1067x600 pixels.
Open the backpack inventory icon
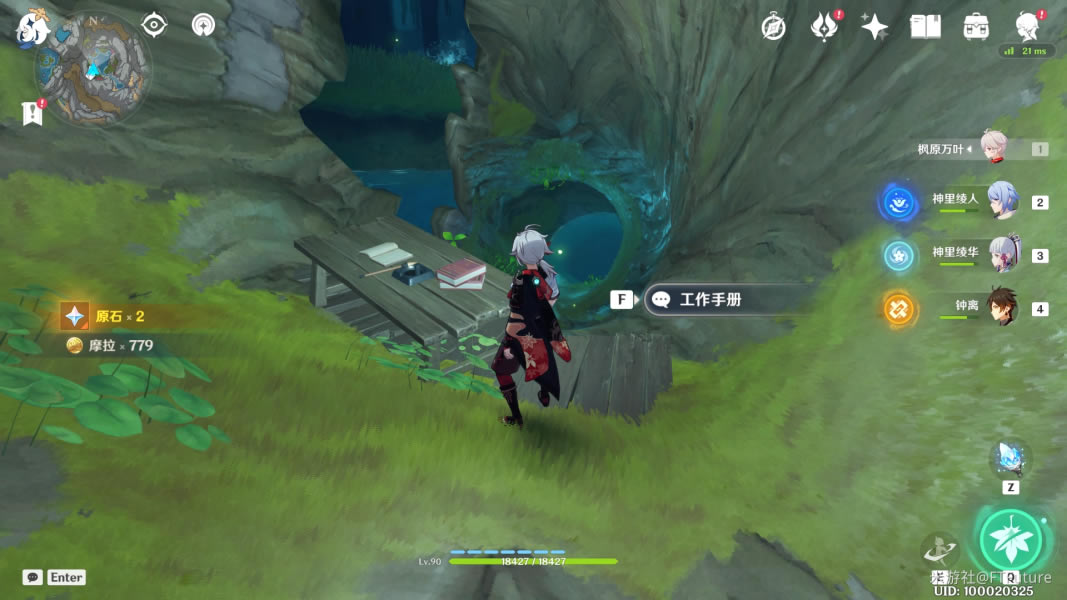pos(976,27)
